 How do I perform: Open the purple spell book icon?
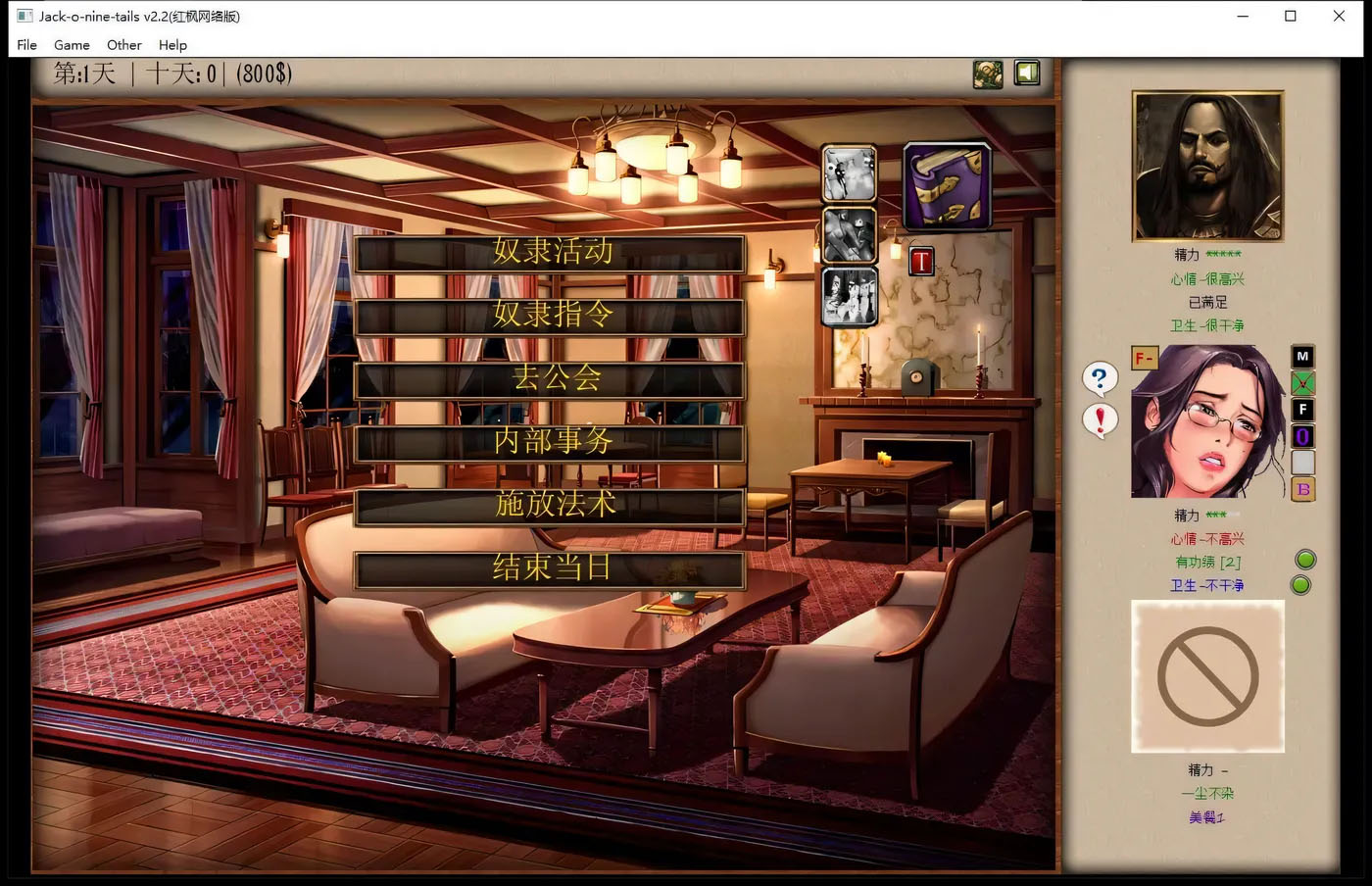945,184
